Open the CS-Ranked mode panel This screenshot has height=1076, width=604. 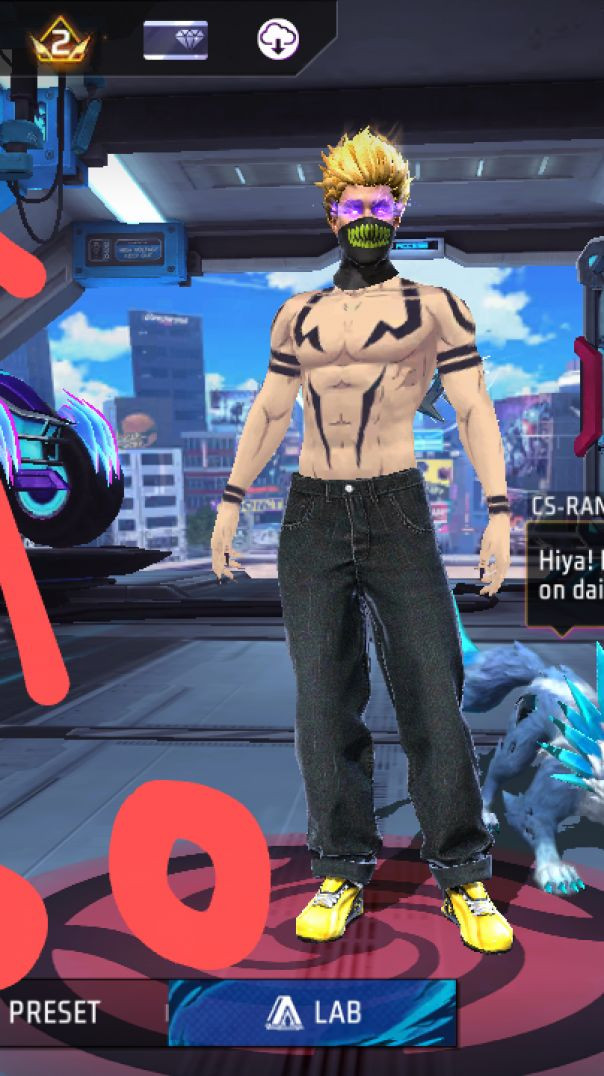568,505
